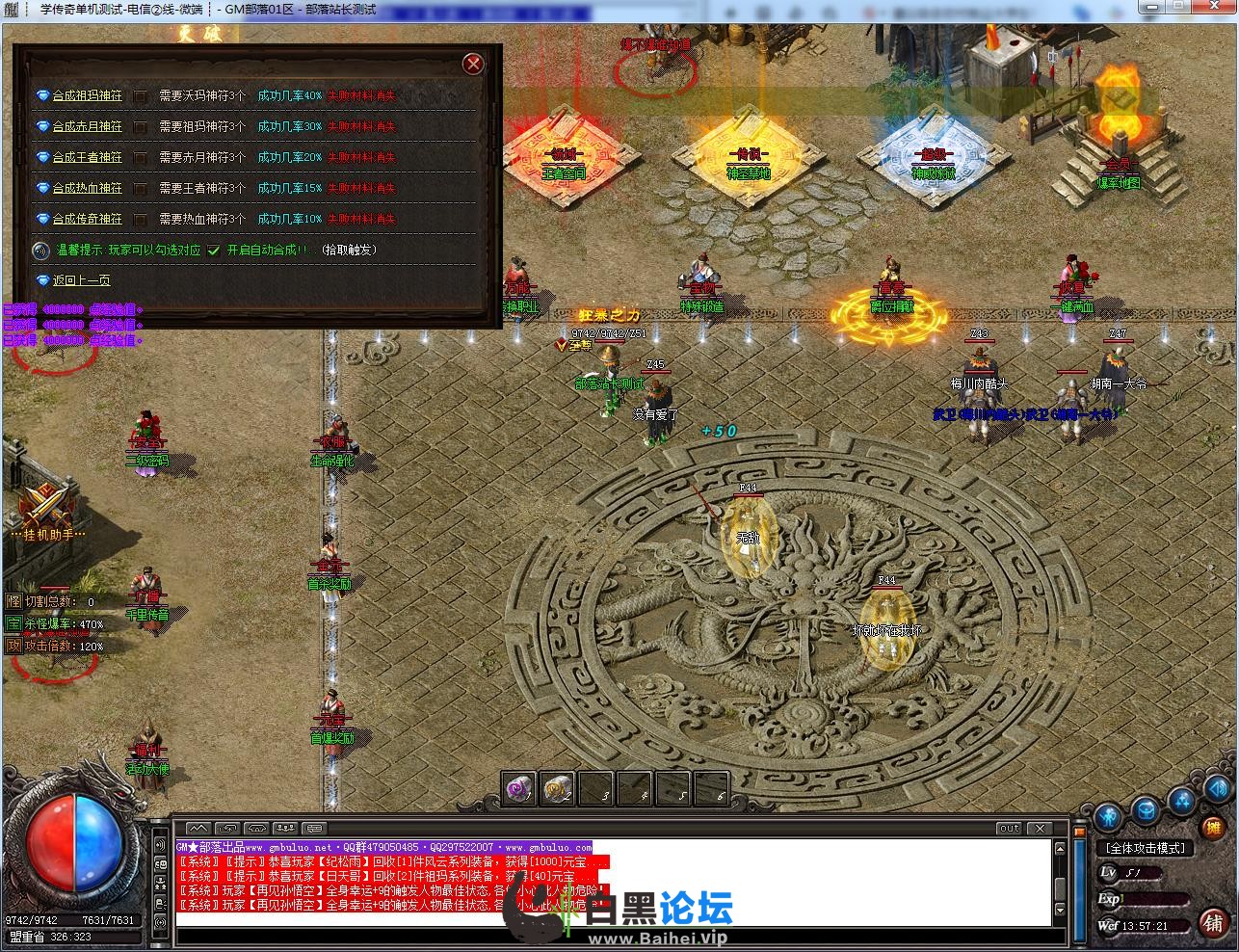This screenshot has height=952, width=1239.
Task: Use the purple item in hotbar slot 1
Action: (x=519, y=788)
